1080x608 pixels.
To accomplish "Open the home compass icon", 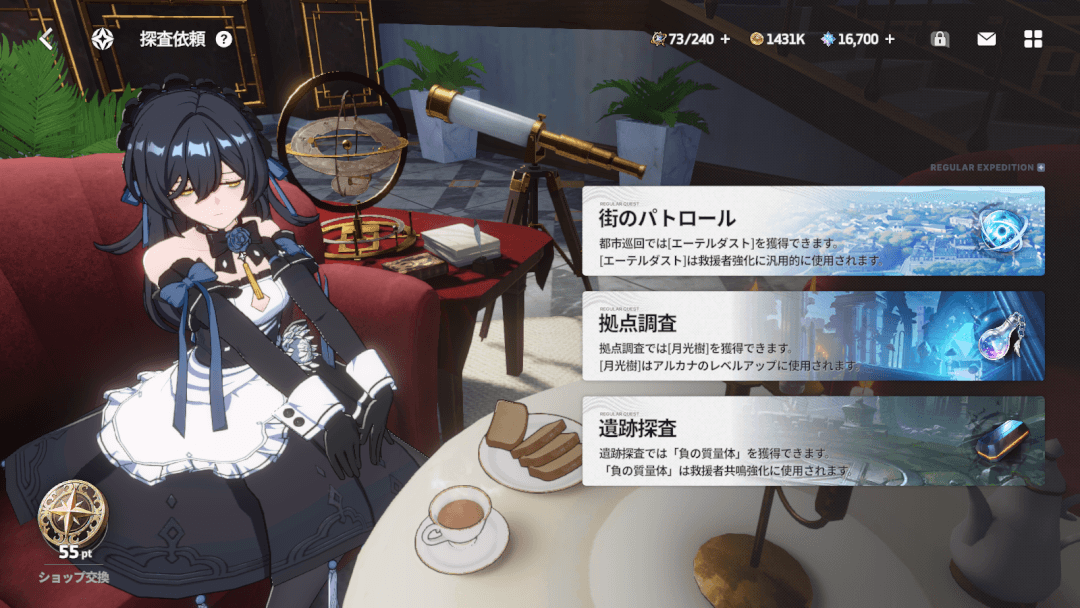I will click(102, 39).
